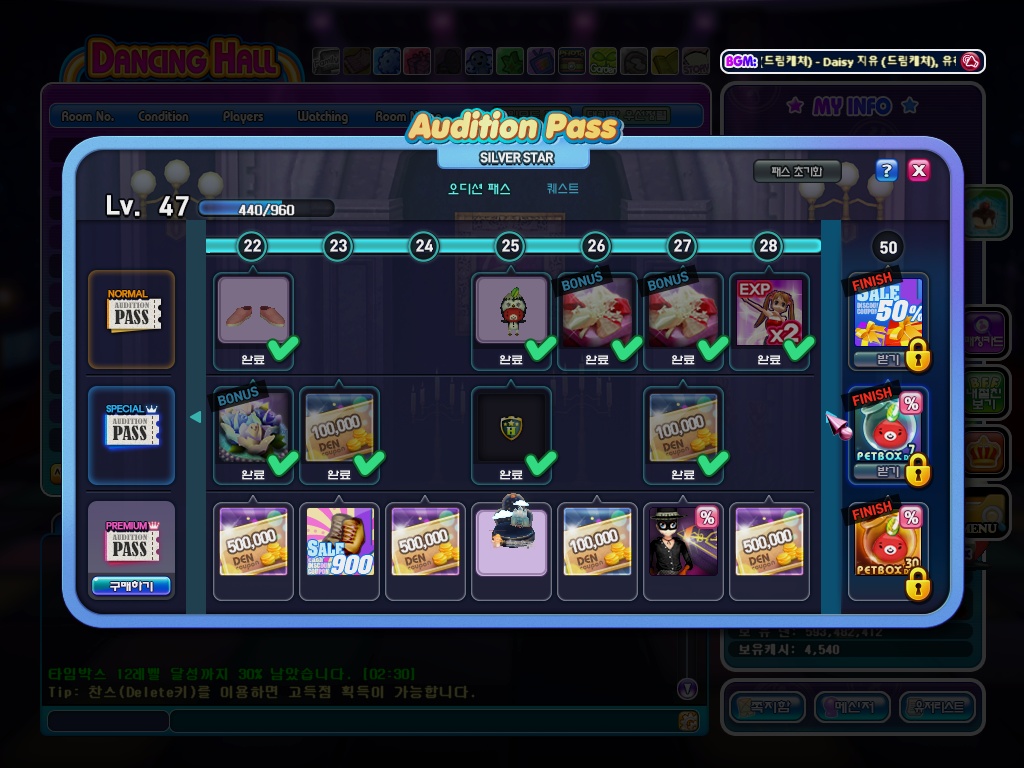
Task: Open the 메신저 messenger
Action: click(x=852, y=708)
